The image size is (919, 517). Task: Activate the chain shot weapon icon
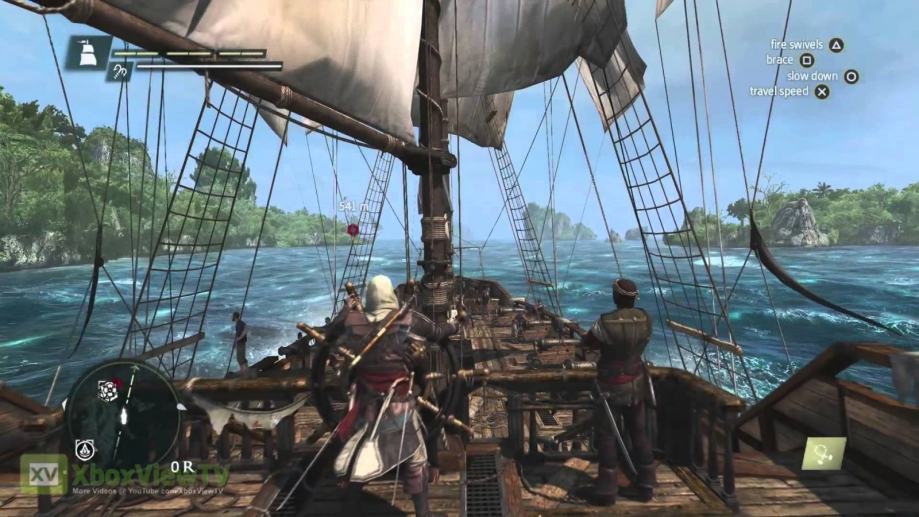(822, 453)
